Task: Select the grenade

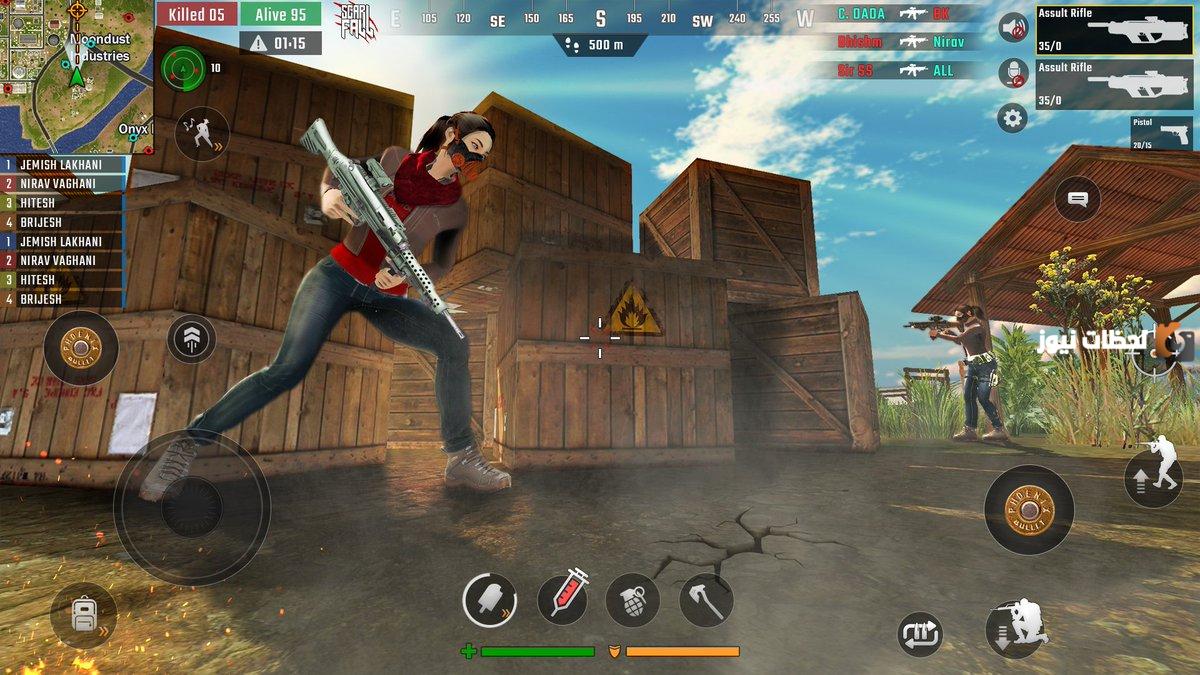Action: 632,600
